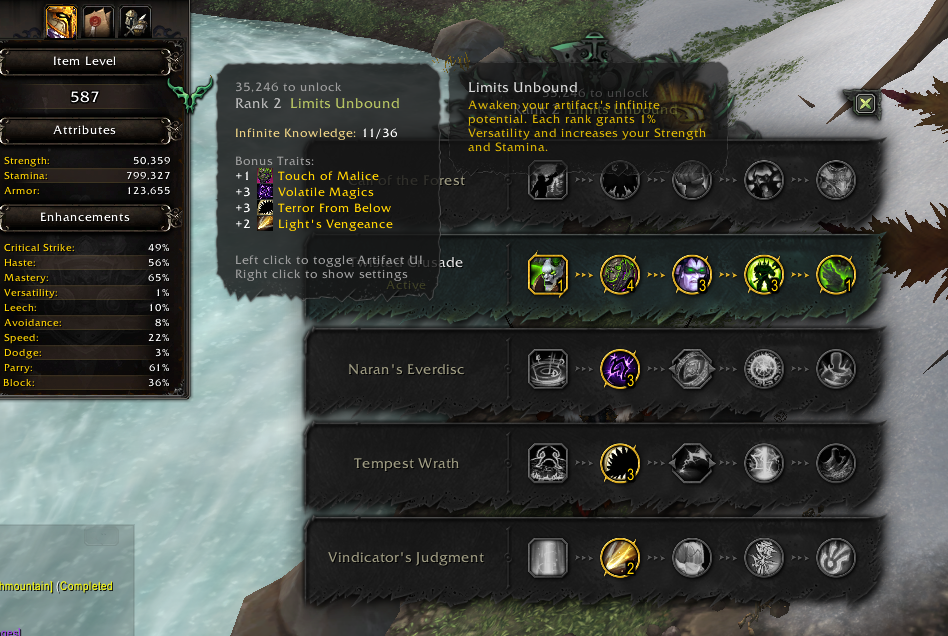Select the Naran's Everdisc trait row
Image resolution: width=948 pixels, height=636 pixels.
tap(406, 369)
